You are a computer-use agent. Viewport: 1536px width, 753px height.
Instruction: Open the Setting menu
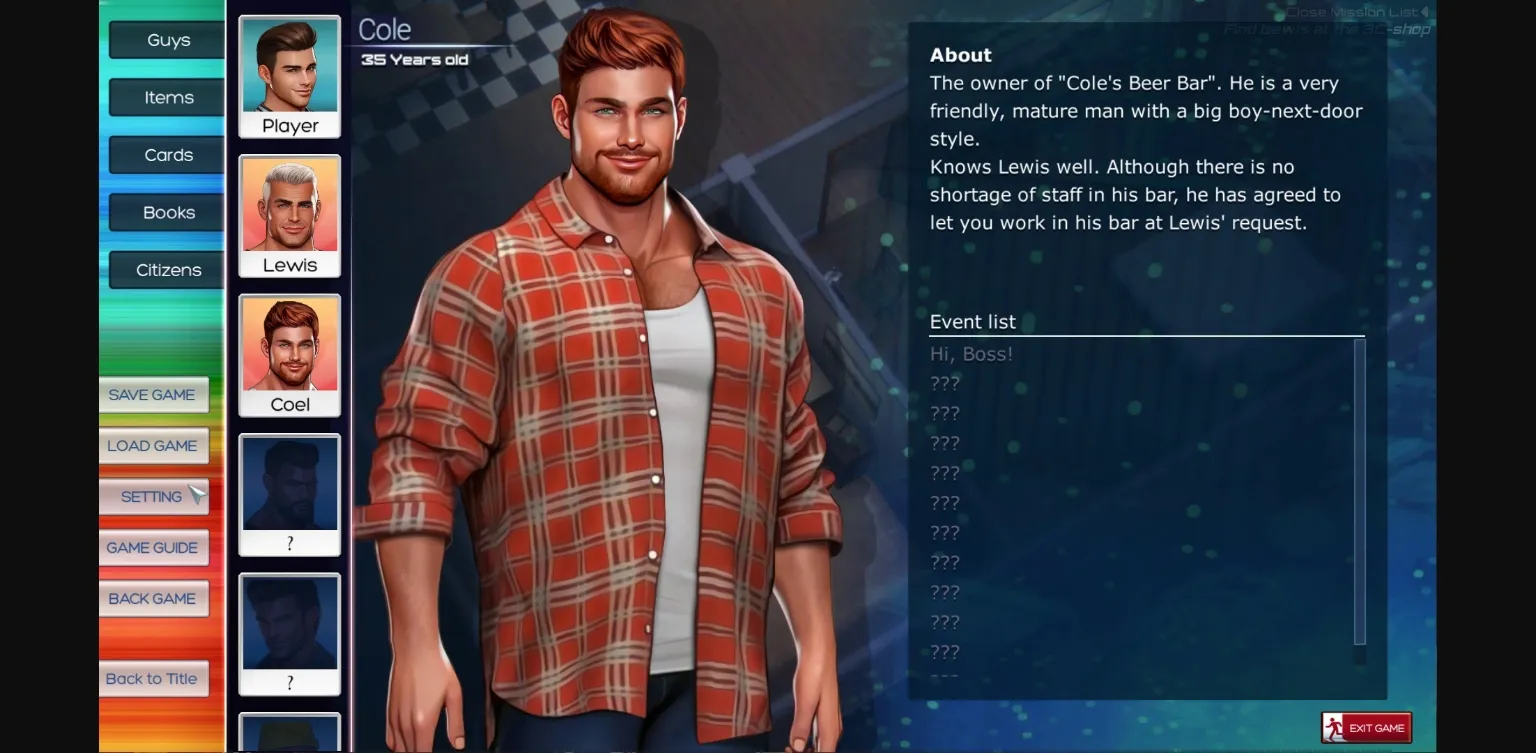point(152,496)
